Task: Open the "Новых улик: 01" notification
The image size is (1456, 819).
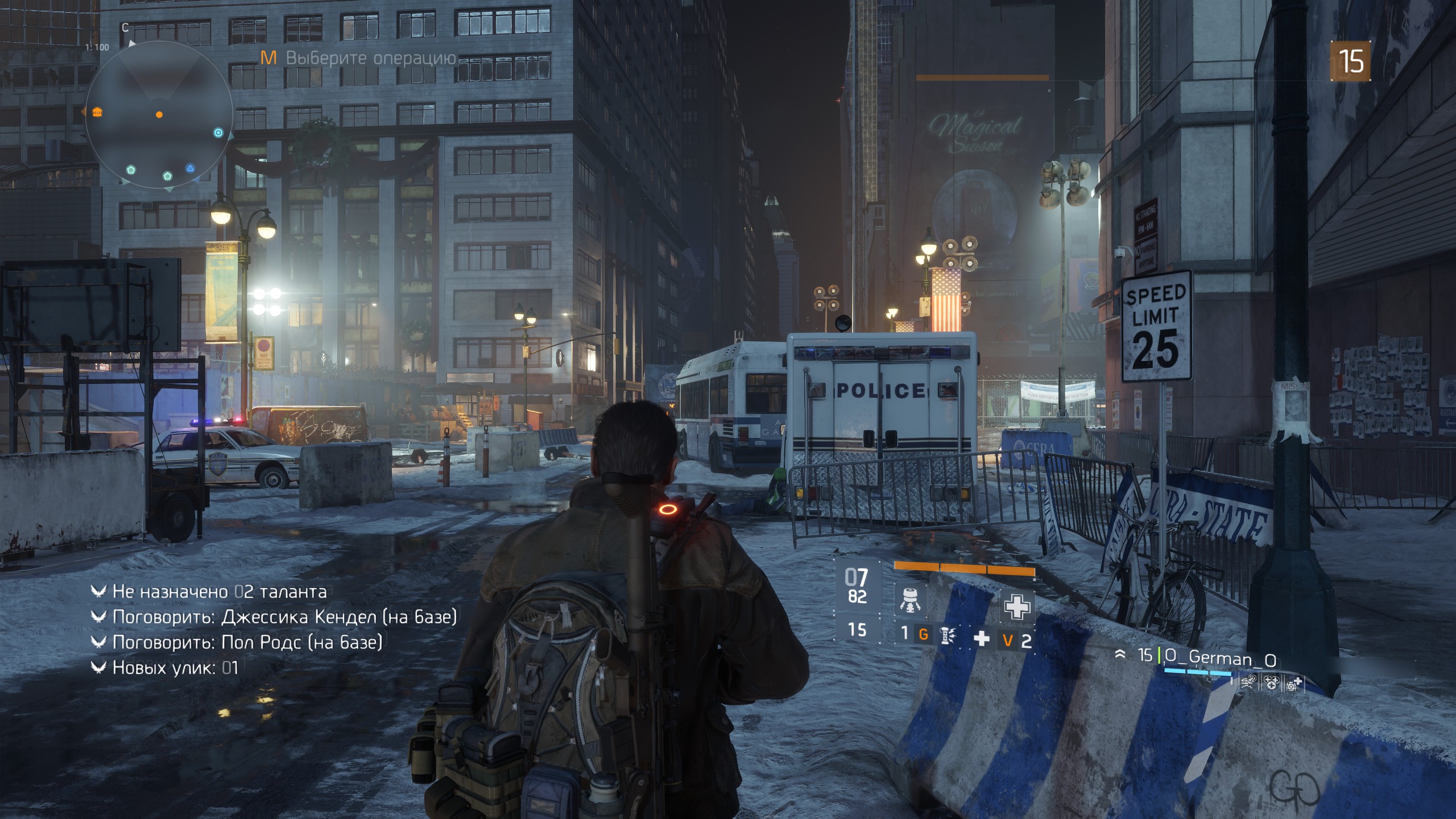Action: tap(175, 668)
